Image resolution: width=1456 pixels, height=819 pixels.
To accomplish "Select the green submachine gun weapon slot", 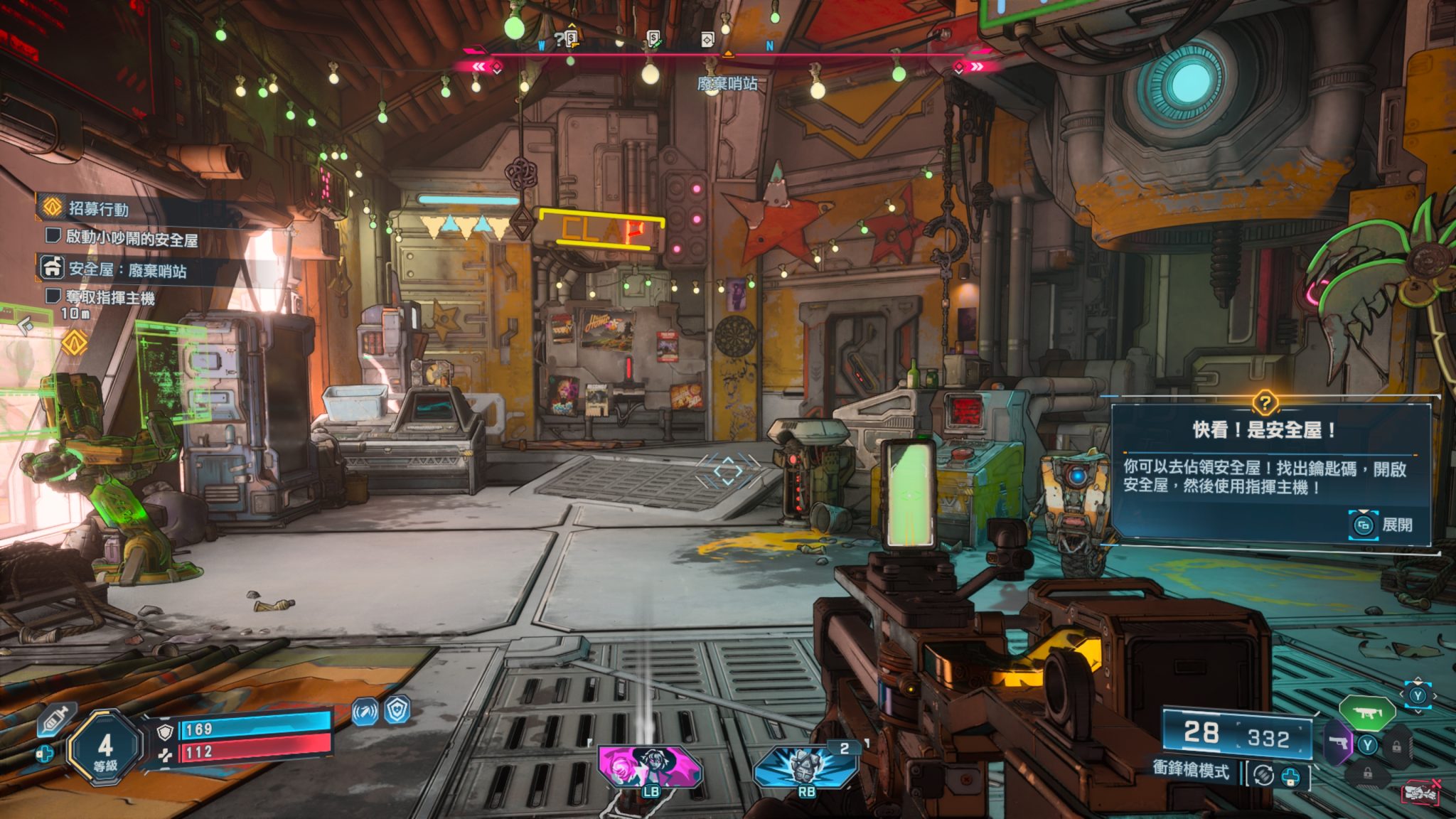I will coord(1366,712).
